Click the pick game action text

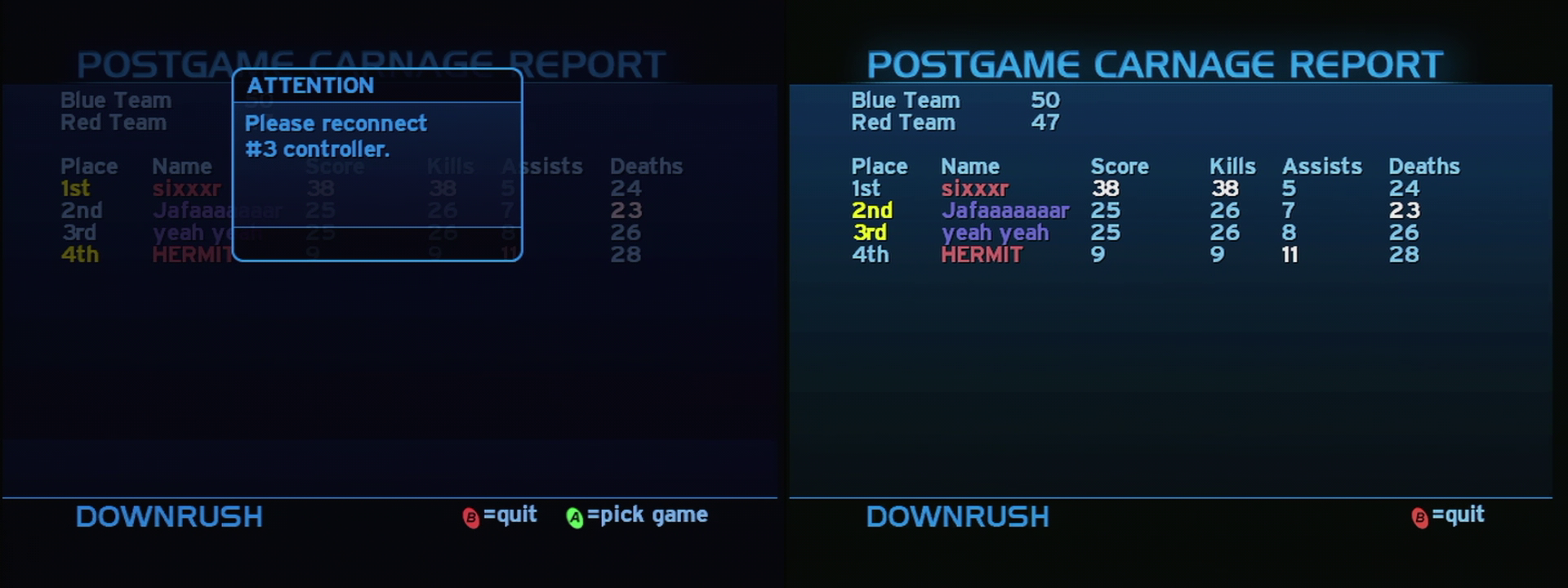[649, 514]
